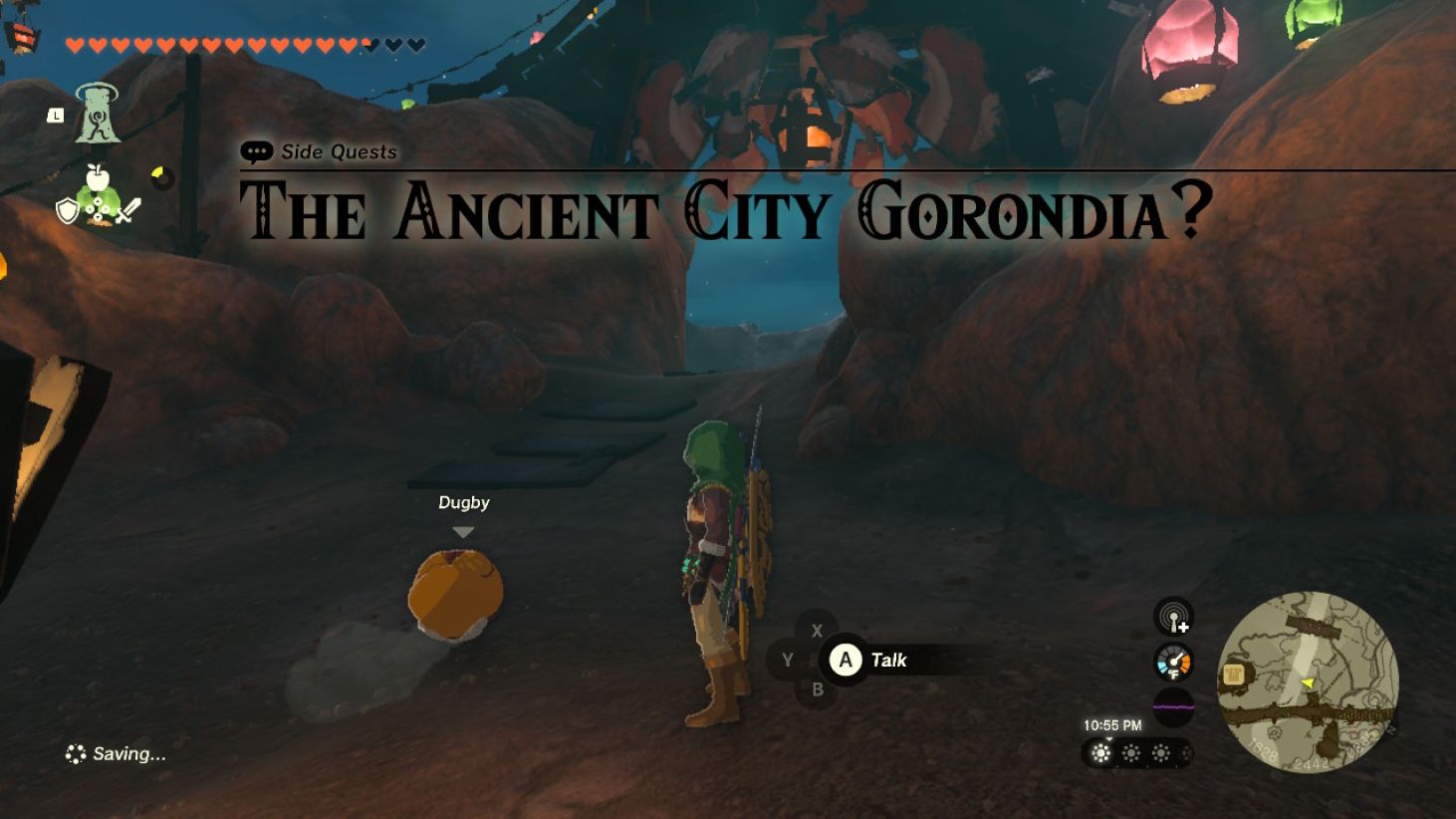Toggle the temperature gauge to Celsius
Image resolution: width=1456 pixels, height=819 pixels.
[1174, 661]
